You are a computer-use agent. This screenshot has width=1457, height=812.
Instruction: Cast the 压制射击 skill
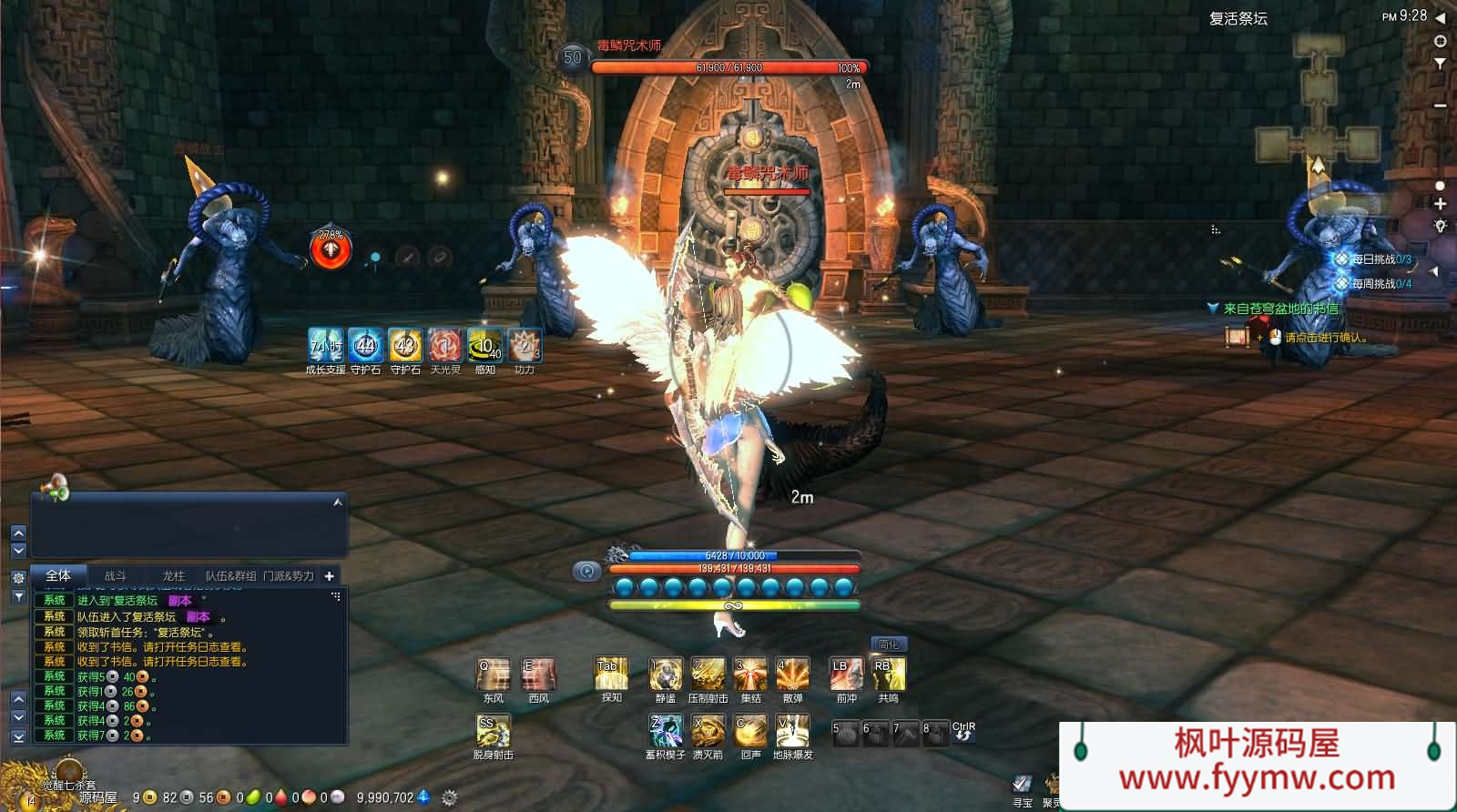click(708, 675)
